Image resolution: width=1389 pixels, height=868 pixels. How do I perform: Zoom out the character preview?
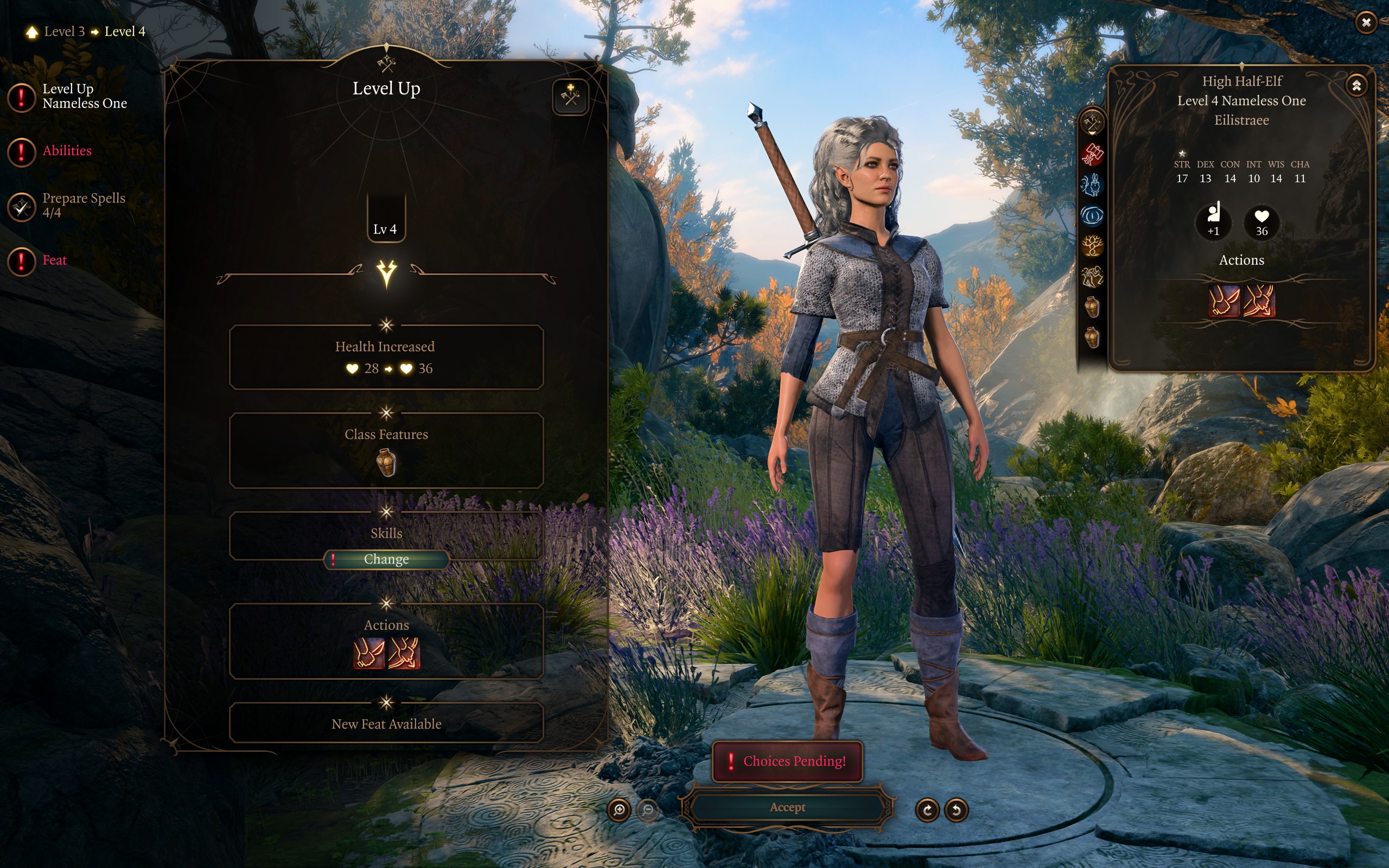pyautogui.click(x=648, y=810)
